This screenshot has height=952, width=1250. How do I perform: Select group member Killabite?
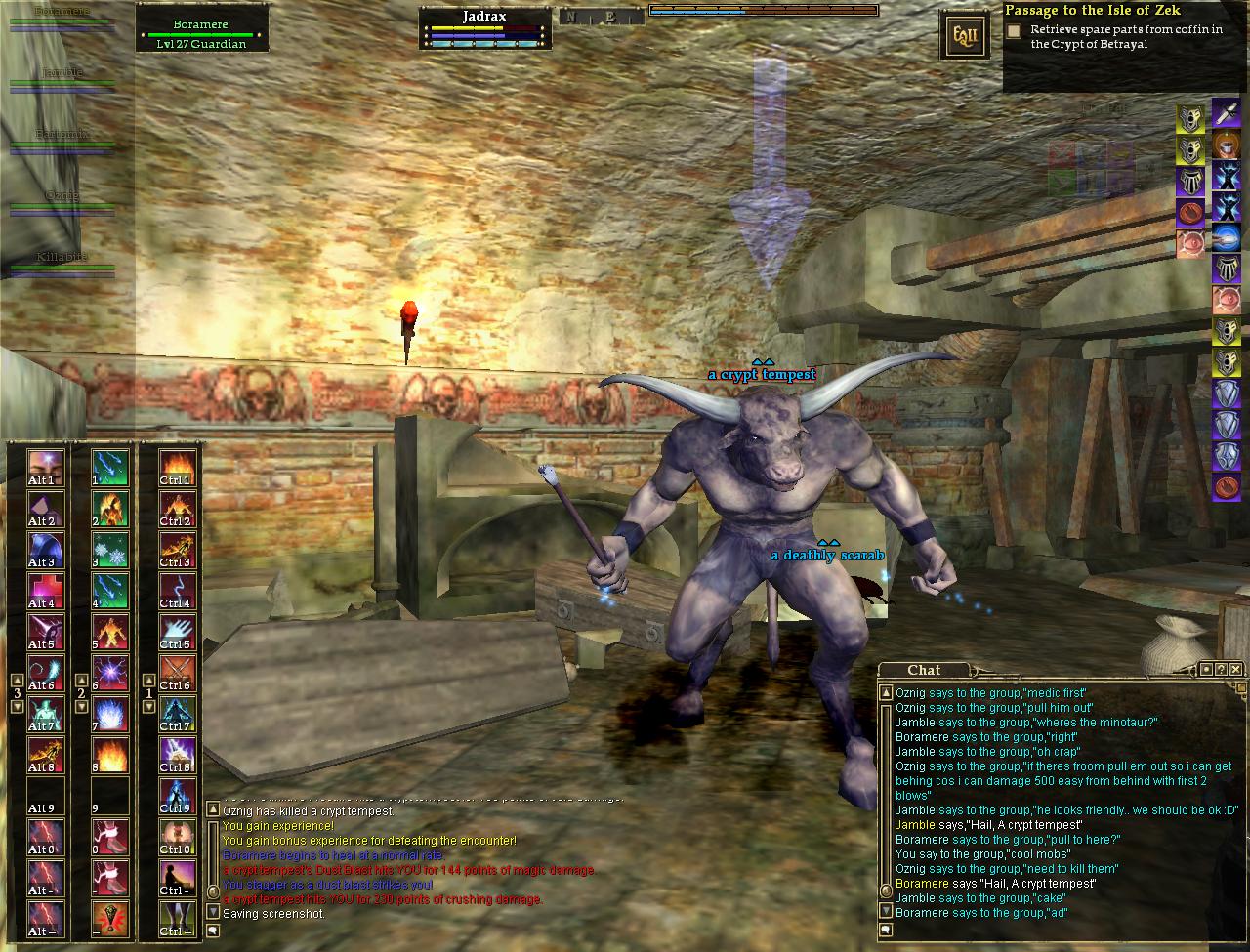[x=62, y=262]
